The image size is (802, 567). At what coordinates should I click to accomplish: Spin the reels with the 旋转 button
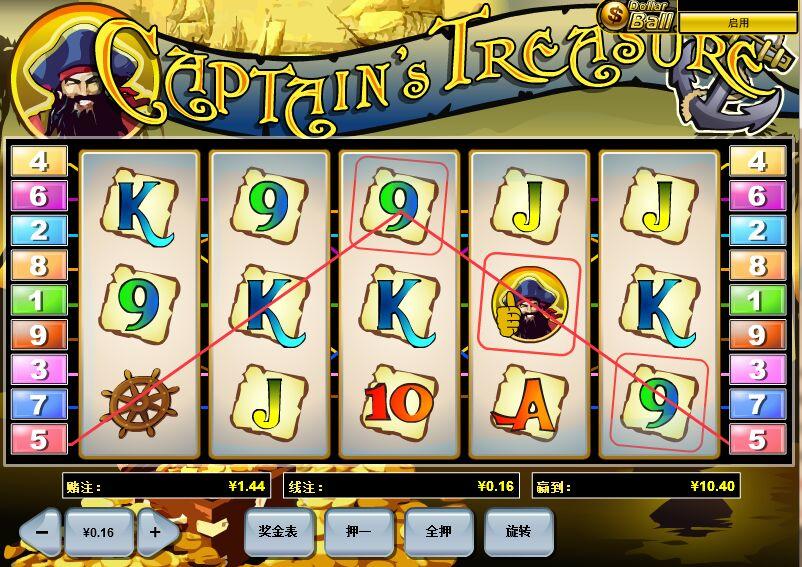point(519,532)
